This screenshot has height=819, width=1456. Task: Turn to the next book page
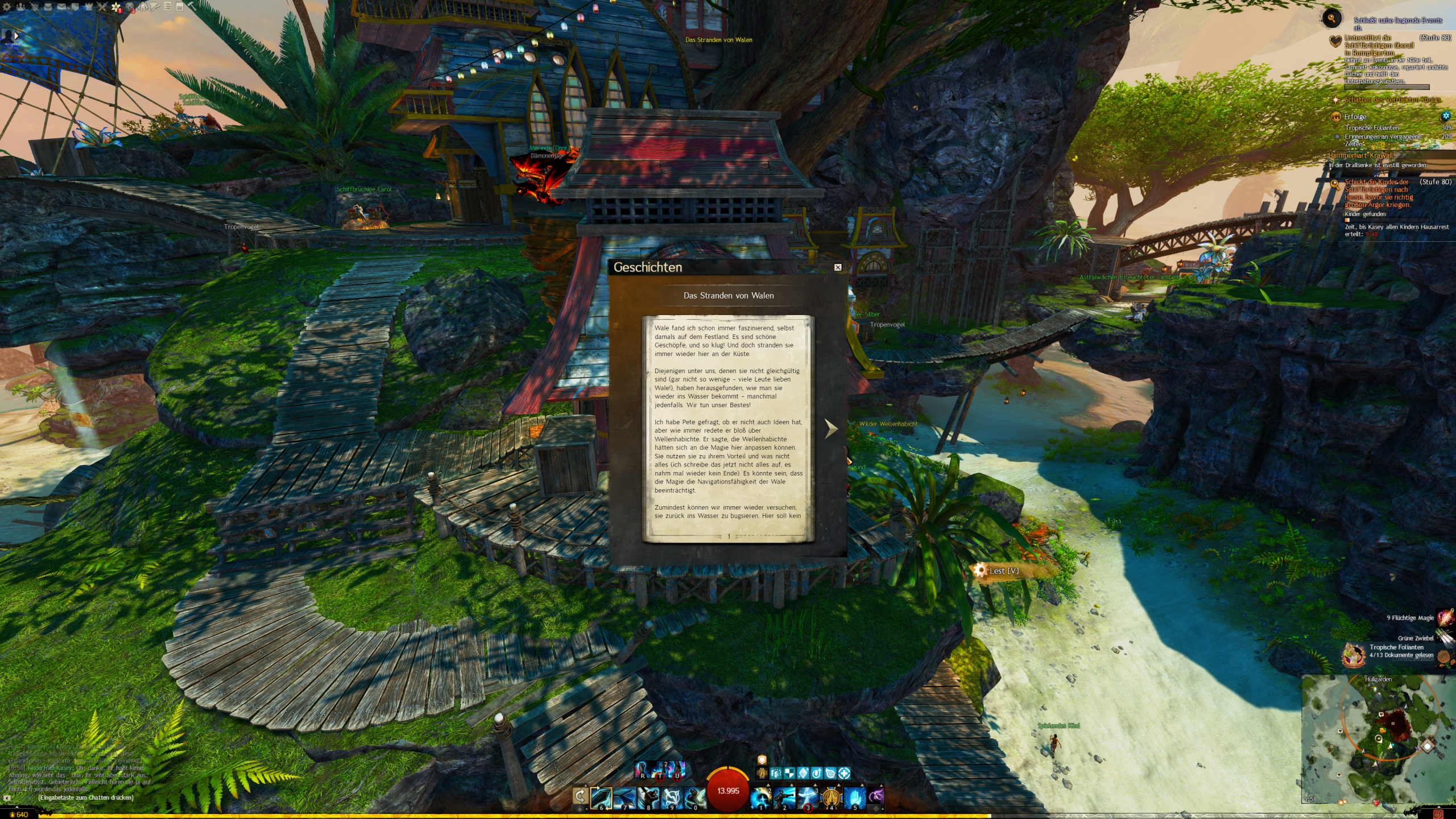click(x=831, y=428)
